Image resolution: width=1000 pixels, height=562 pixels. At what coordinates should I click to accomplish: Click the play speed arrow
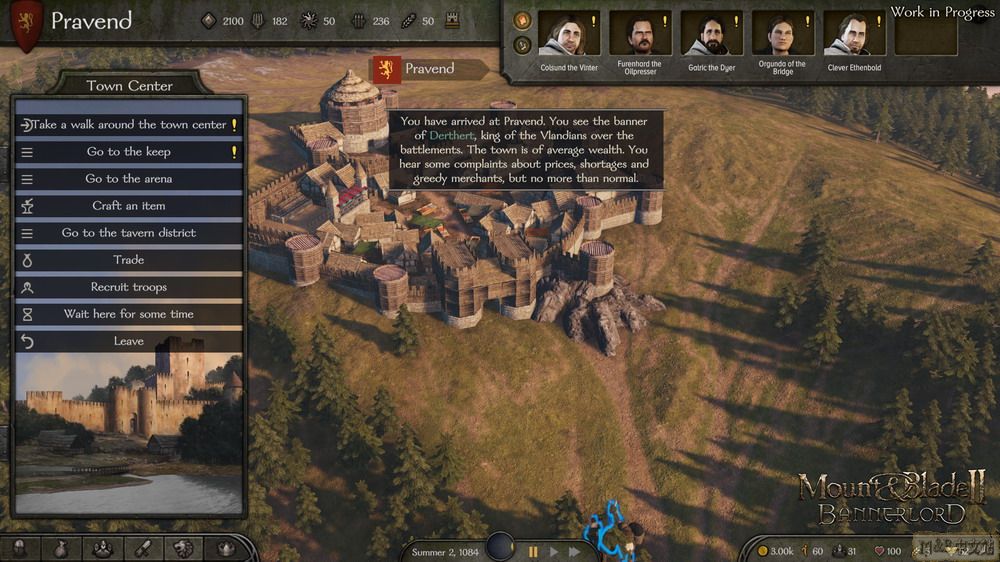click(553, 551)
